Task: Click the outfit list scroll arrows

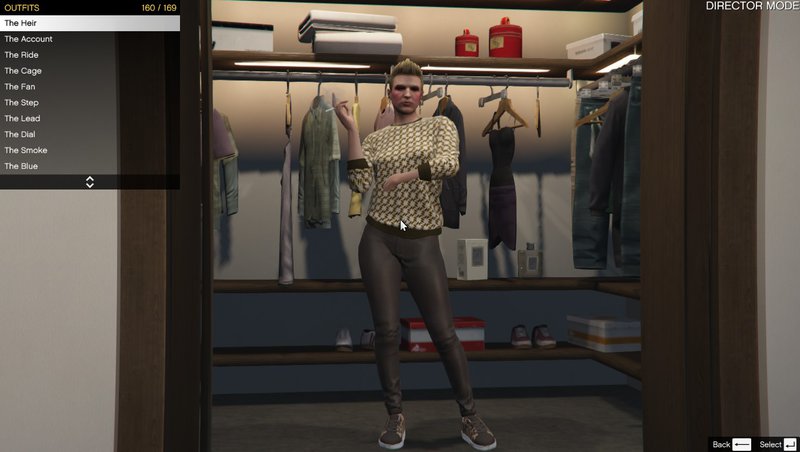Action: coord(90,182)
